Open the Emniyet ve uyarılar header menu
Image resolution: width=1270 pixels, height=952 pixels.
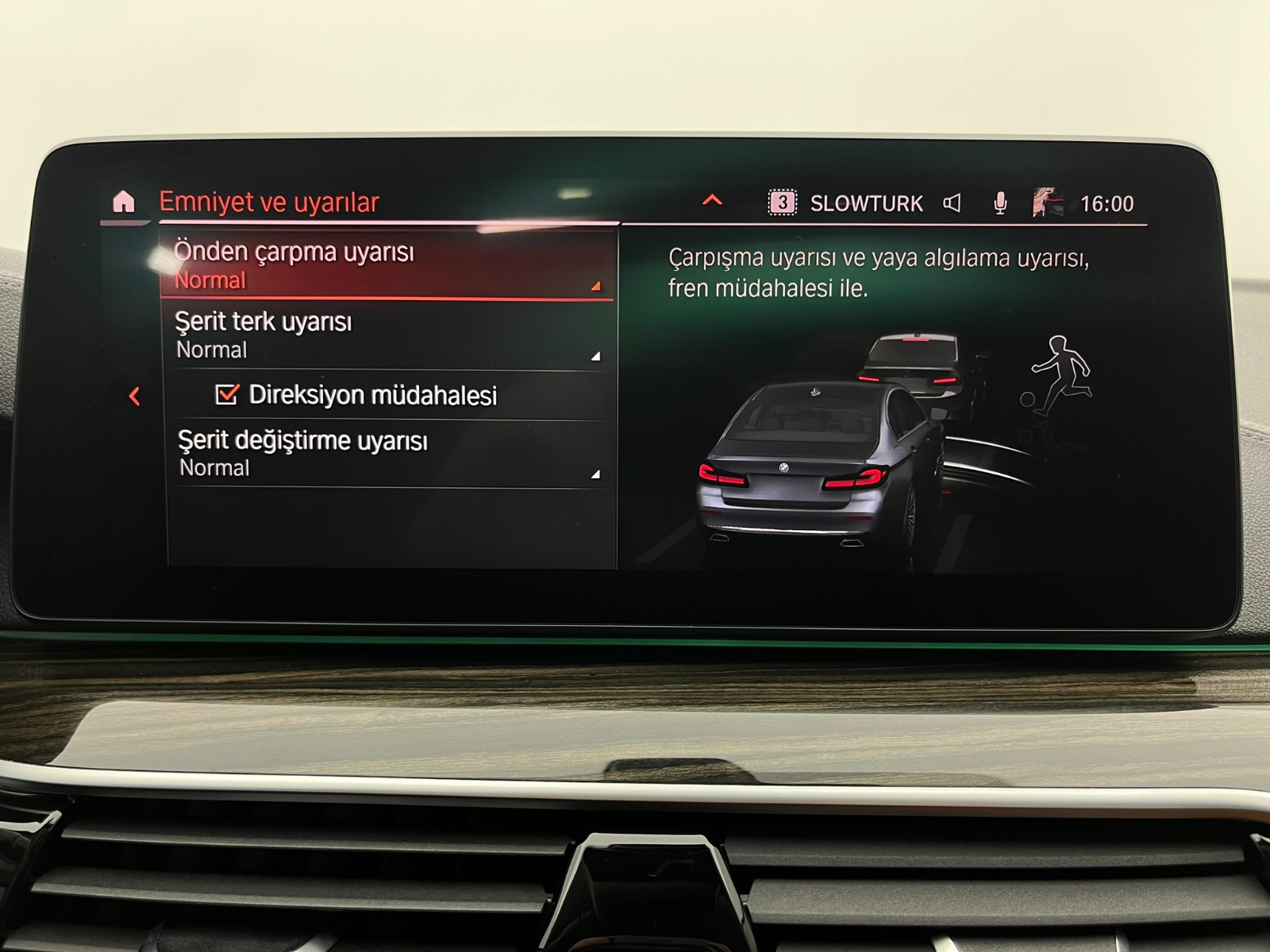point(270,201)
